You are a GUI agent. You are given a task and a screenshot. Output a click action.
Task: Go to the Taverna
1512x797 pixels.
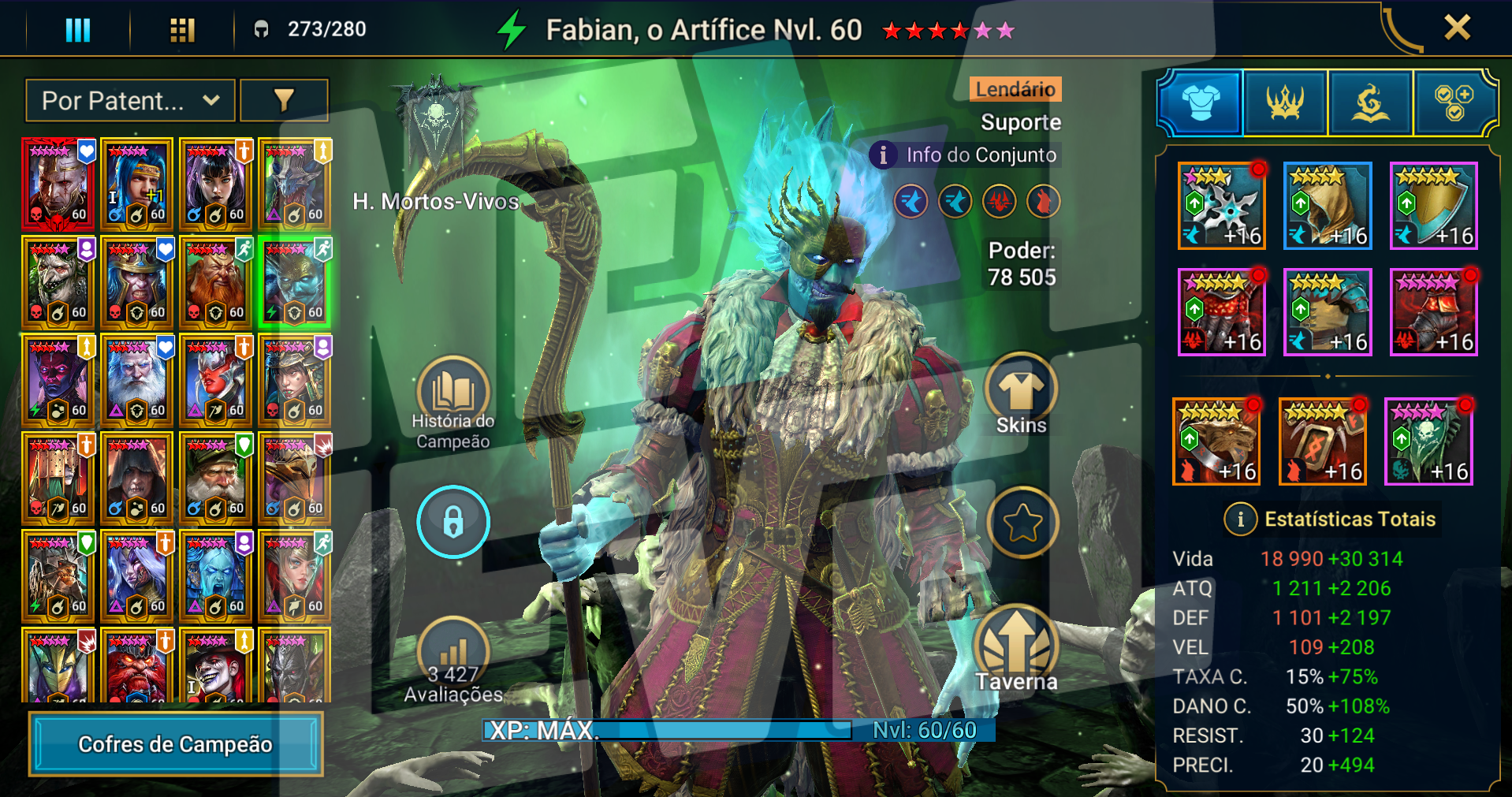coord(1016,650)
